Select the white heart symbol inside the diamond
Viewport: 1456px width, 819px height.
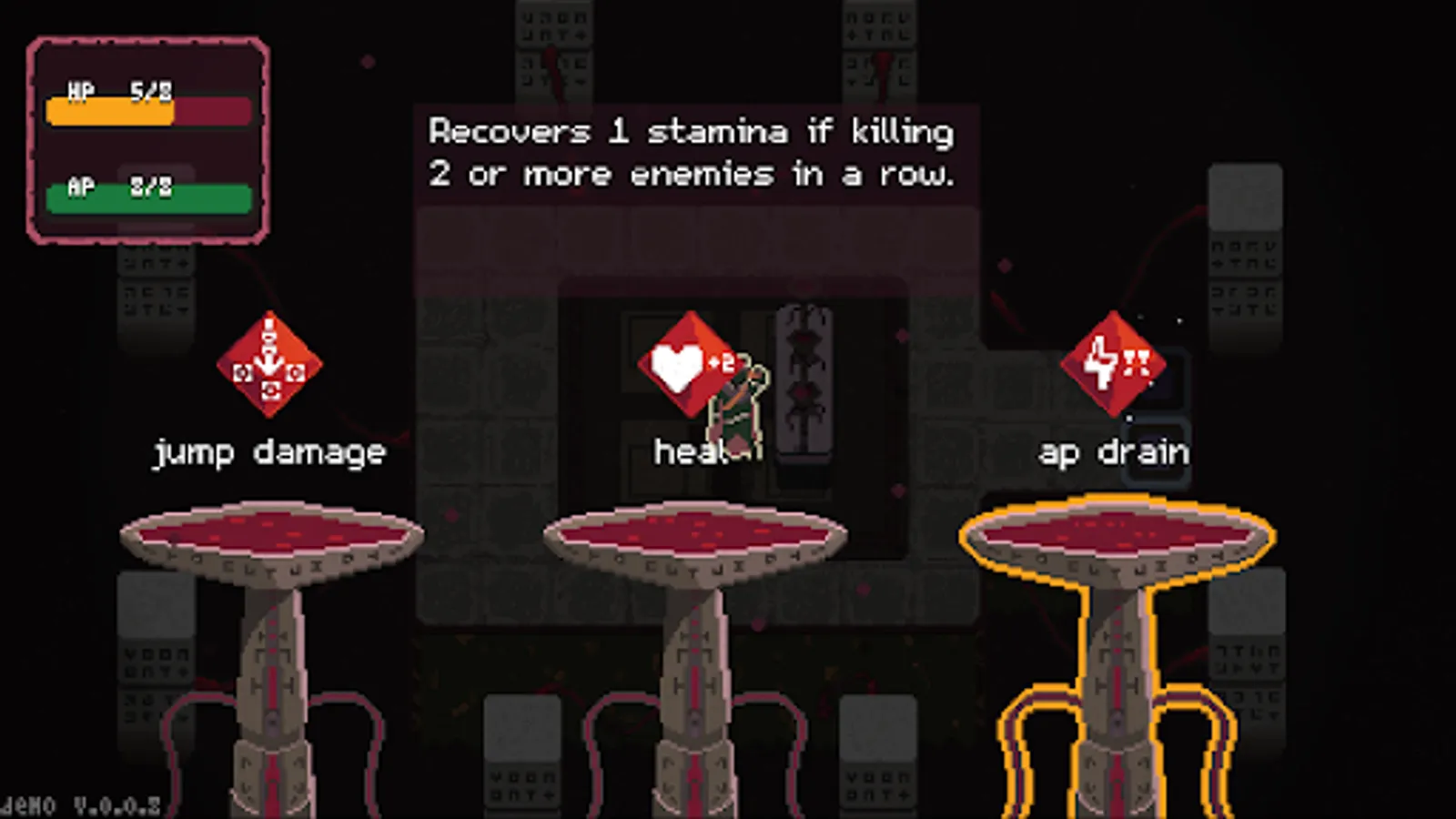pos(677,363)
